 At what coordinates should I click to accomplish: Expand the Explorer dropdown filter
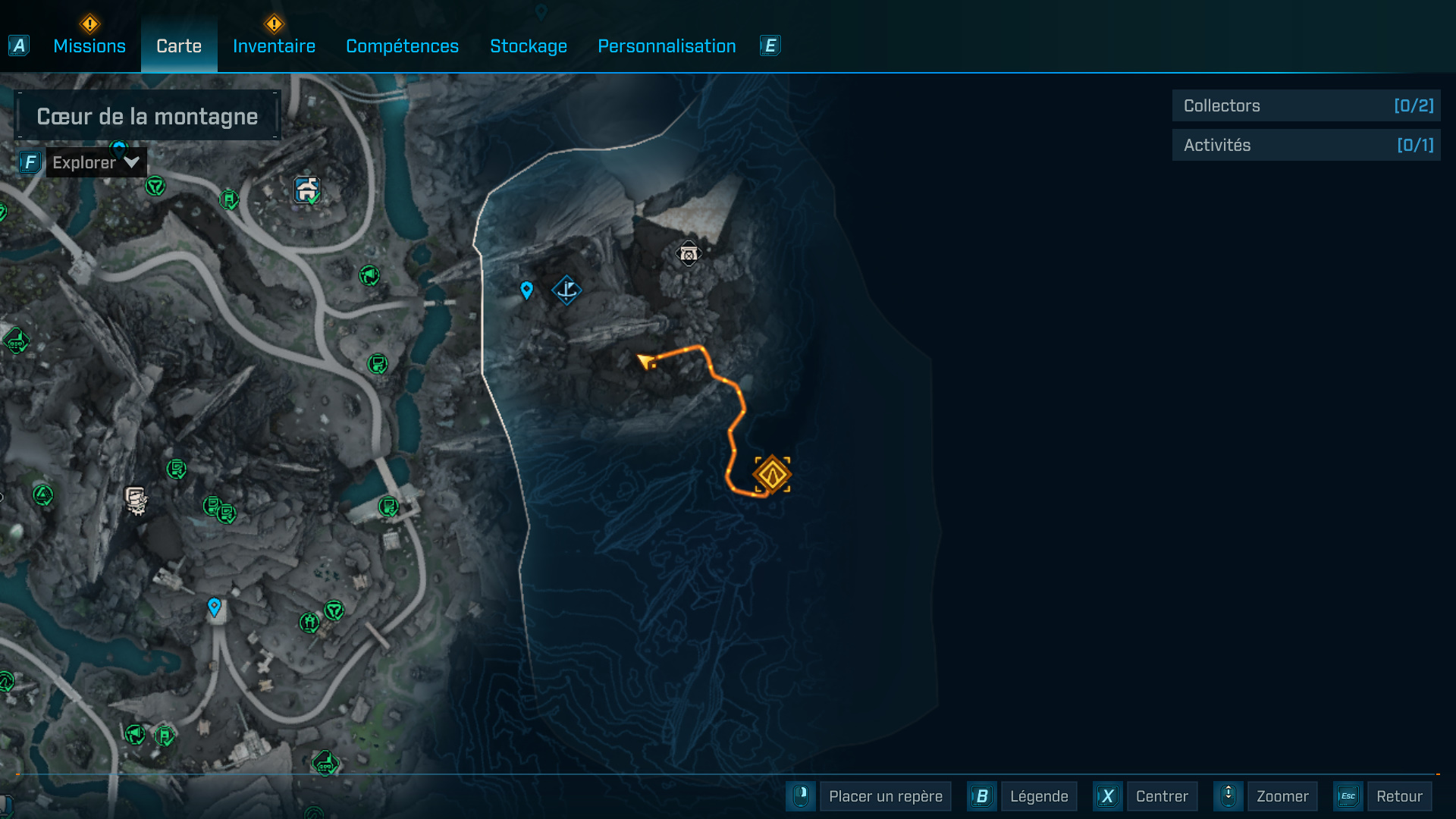point(96,162)
